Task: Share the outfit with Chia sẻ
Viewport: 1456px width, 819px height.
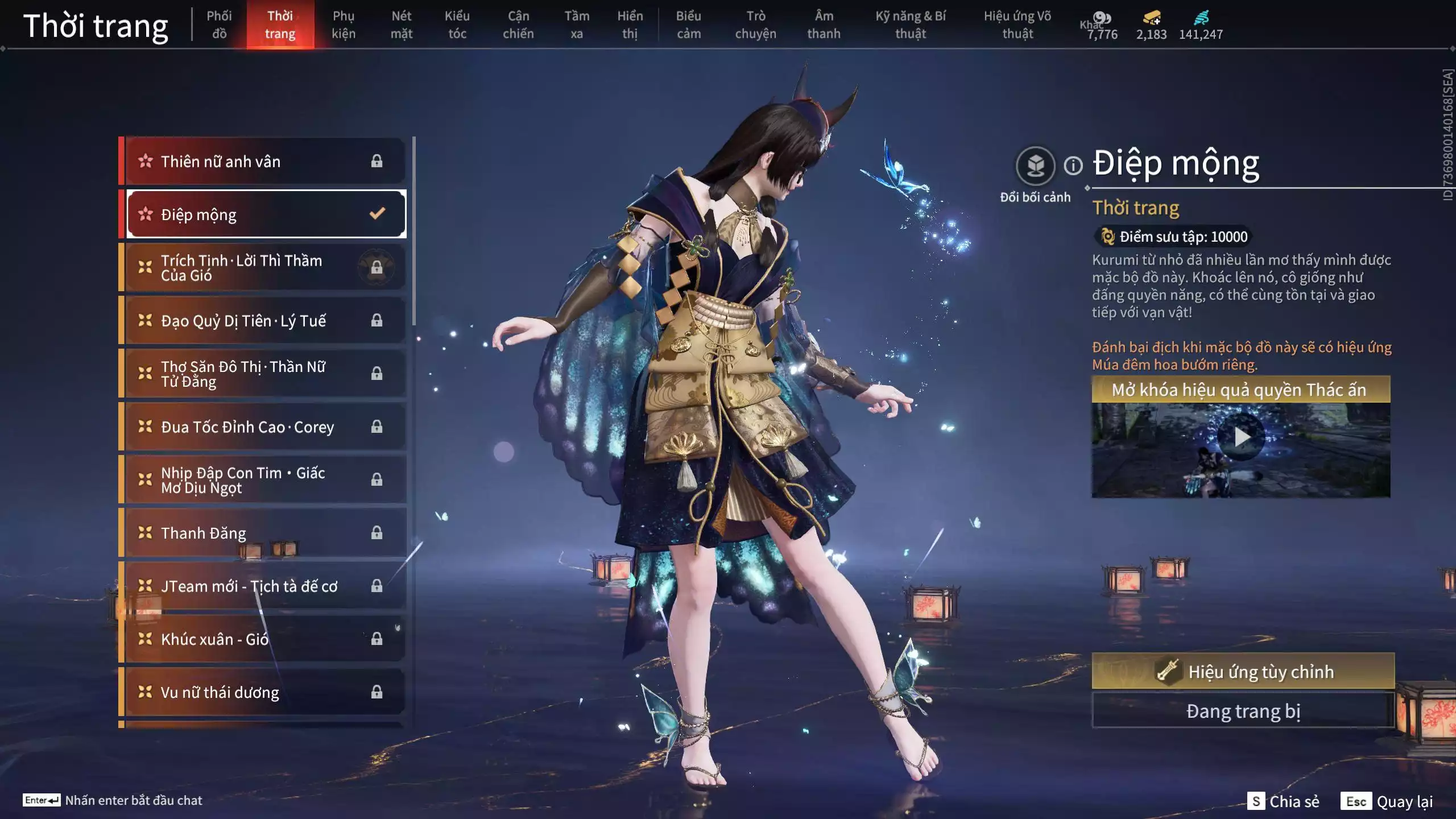Action: [1283, 801]
